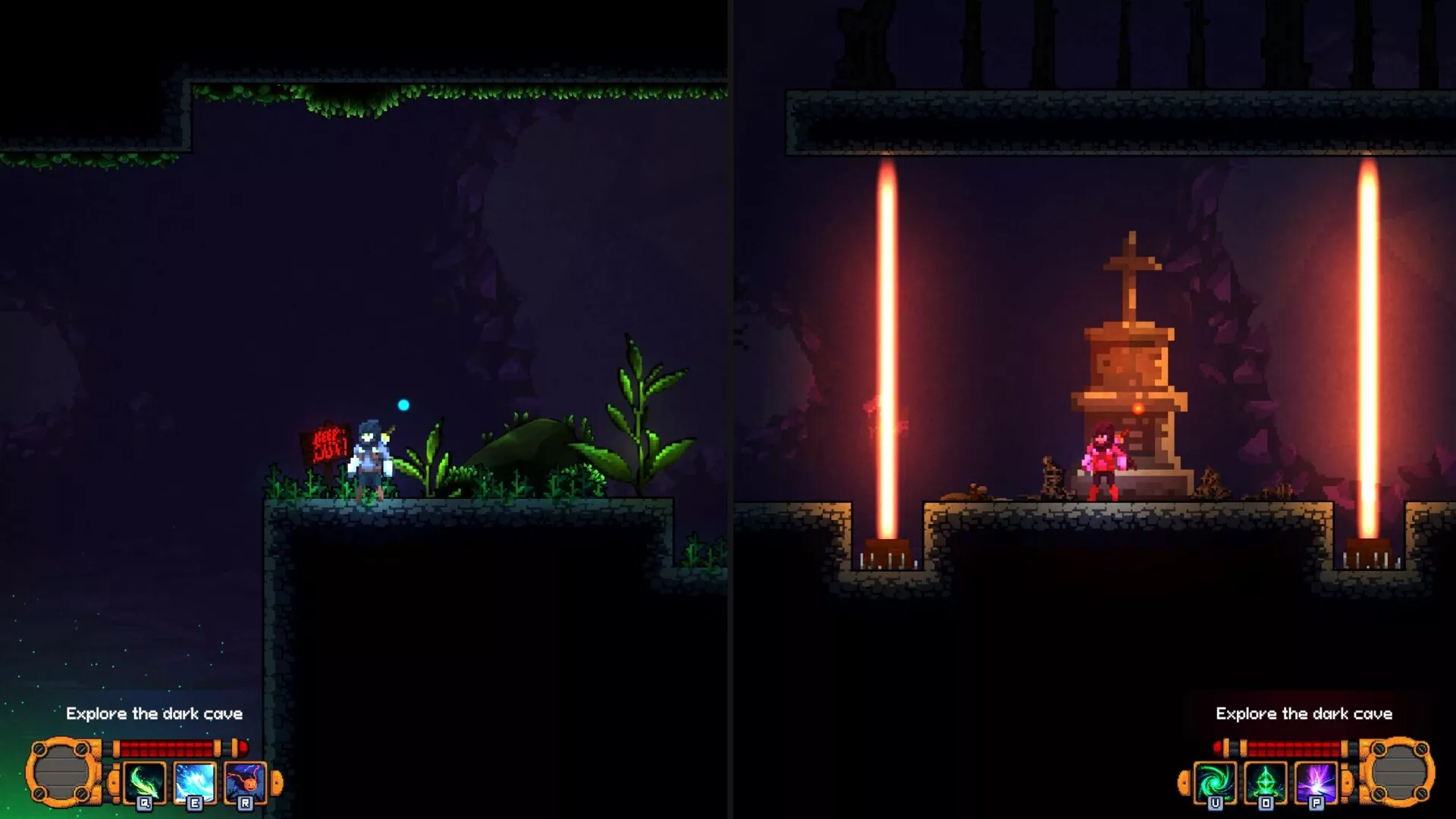The width and height of the screenshot is (1456, 819).
Task: Click the objective above the green crystal ability
Action: [1304, 714]
